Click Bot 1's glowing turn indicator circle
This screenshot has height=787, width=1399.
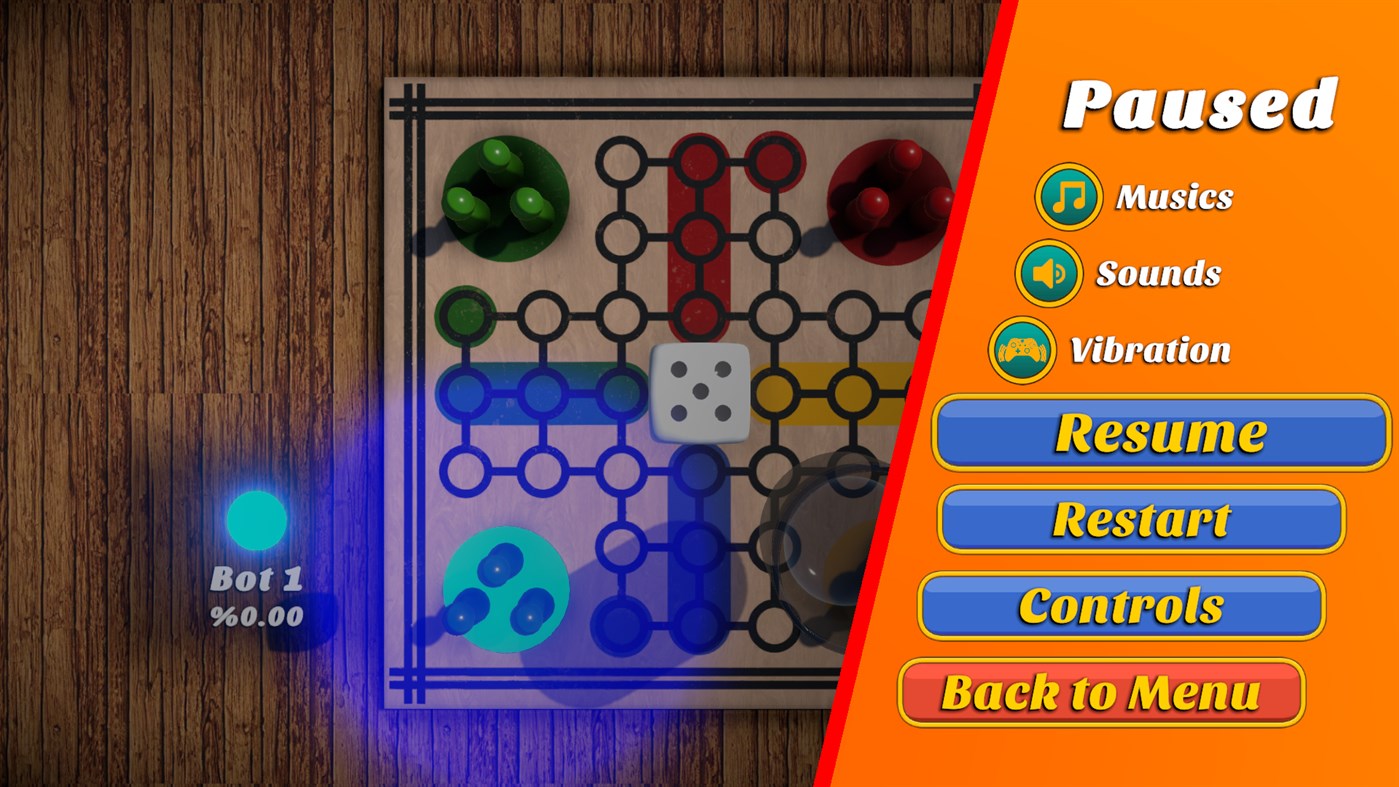click(255, 518)
